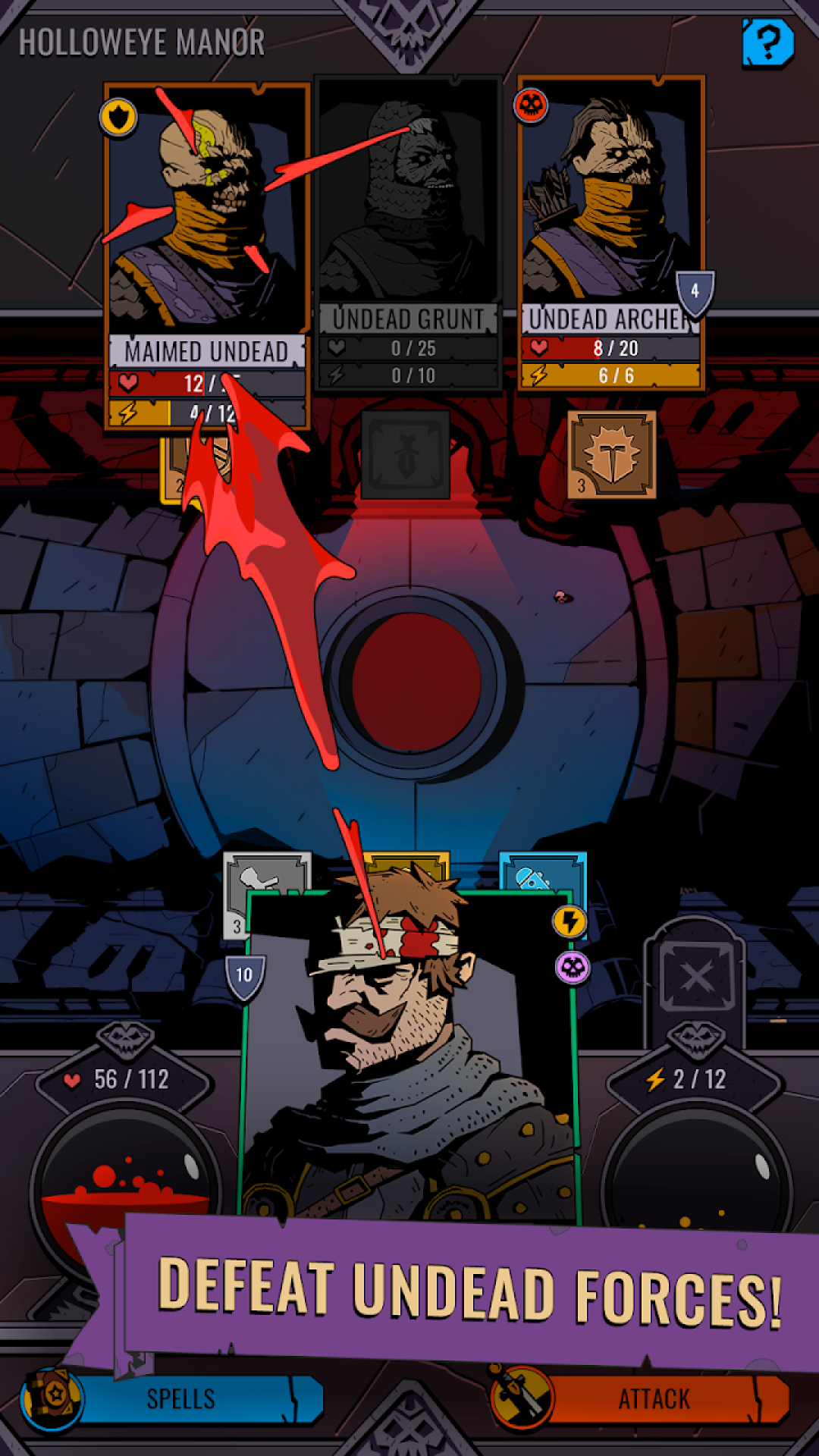This screenshot has width=819, height=1456.
Task: Target the Maimed Undead card
Action: tap(206, 227)
